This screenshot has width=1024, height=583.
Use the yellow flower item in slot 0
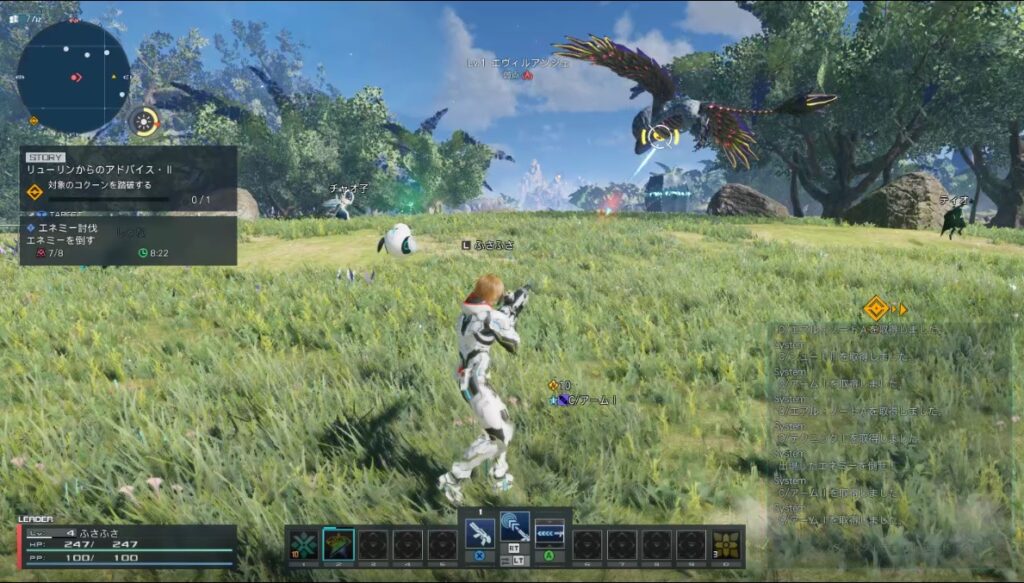[x=726, y=543]
